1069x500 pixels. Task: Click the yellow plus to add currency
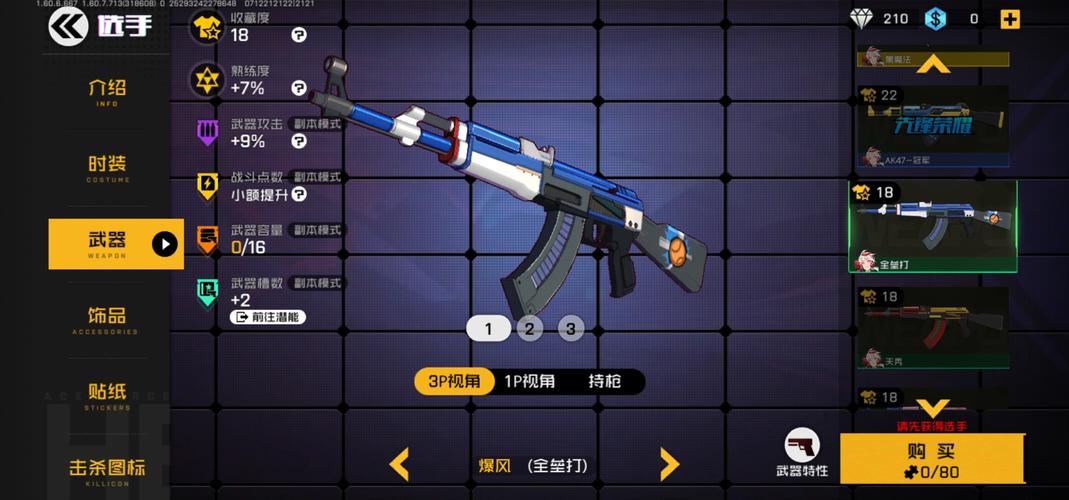1010,19
